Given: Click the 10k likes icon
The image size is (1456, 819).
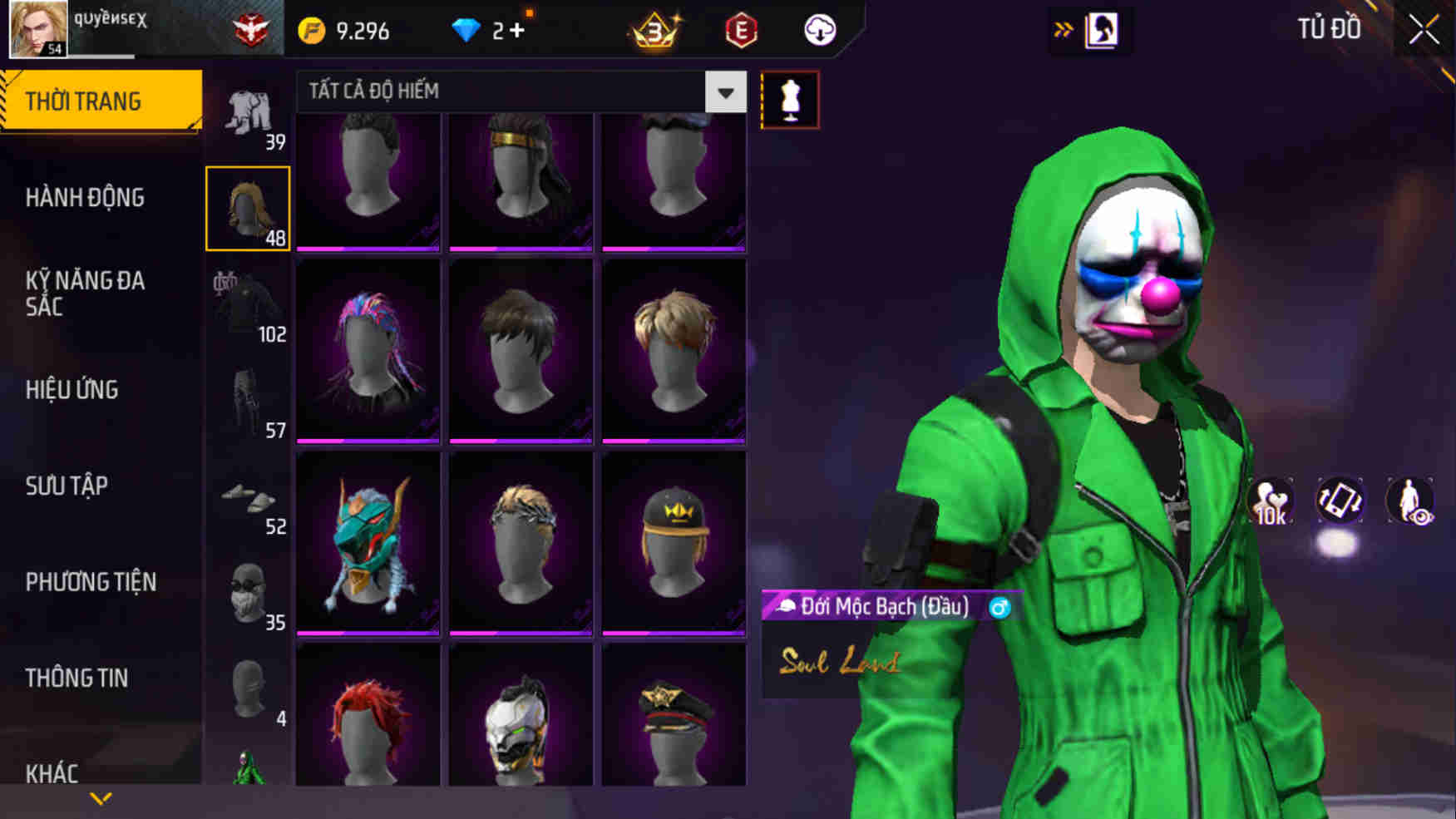Looking at the screenshot, I should pos(1271,500).
